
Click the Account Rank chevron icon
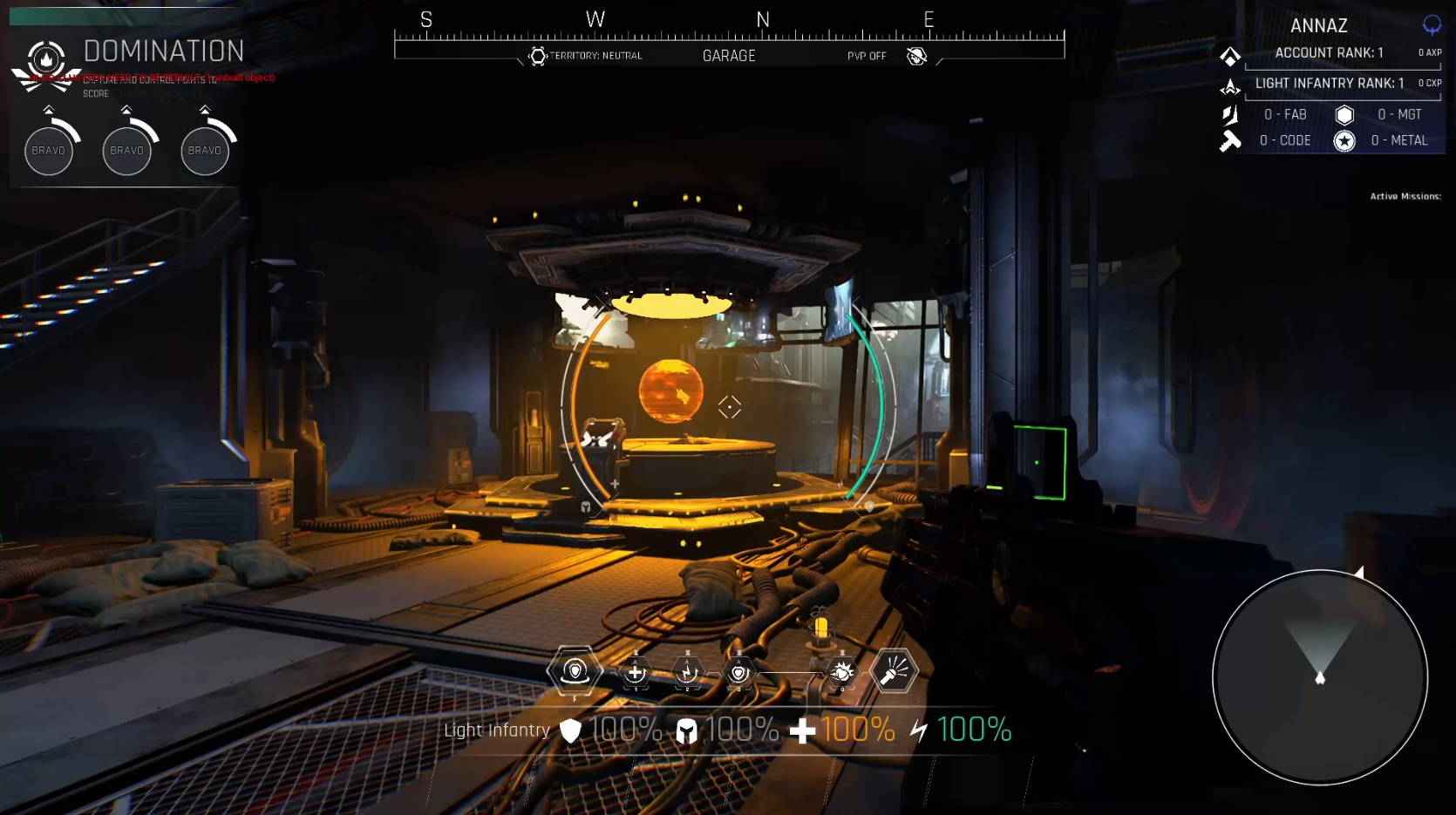click(x=1230, y=56)
